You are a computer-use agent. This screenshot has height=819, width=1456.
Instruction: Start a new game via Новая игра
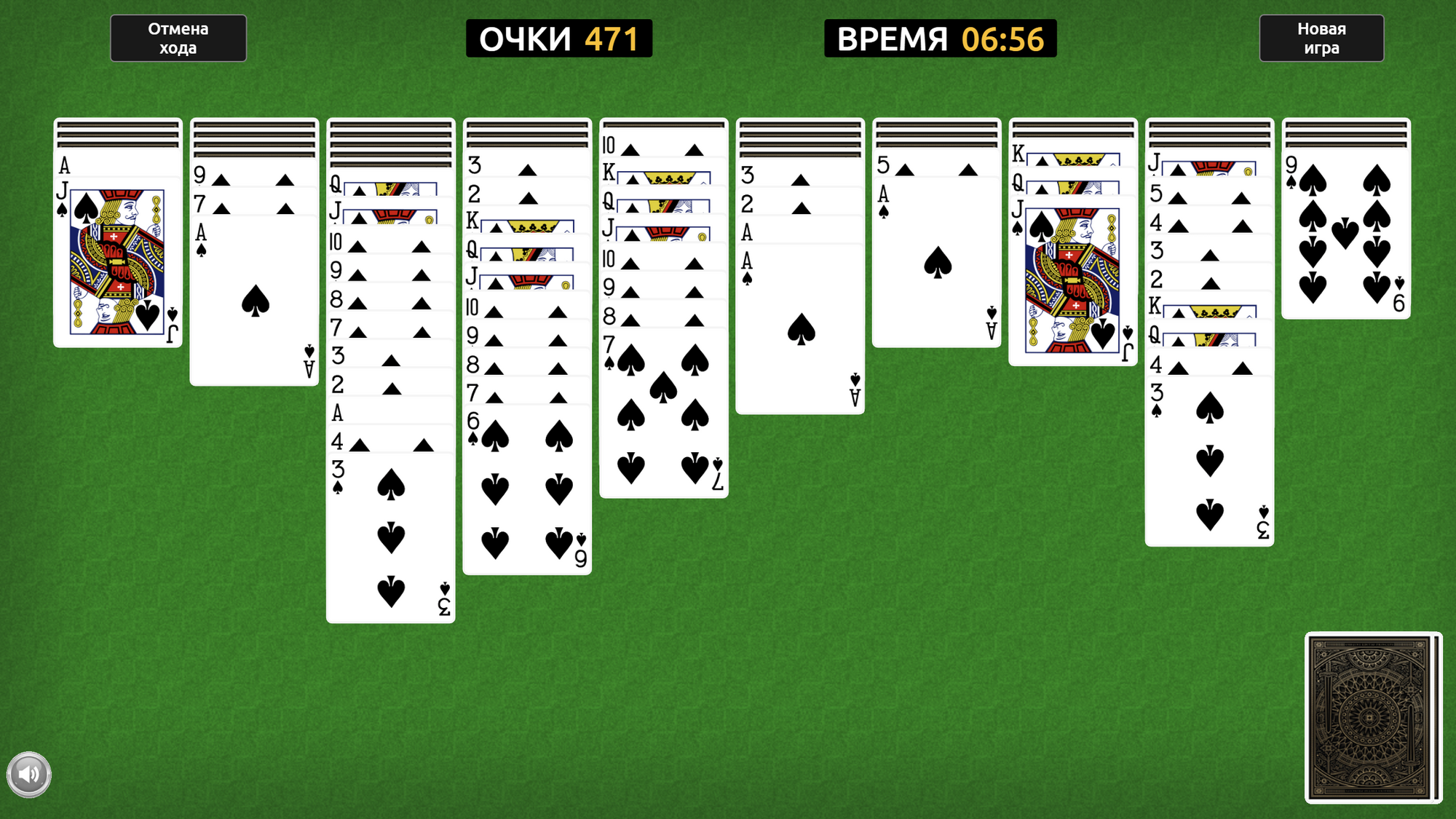1321,38
